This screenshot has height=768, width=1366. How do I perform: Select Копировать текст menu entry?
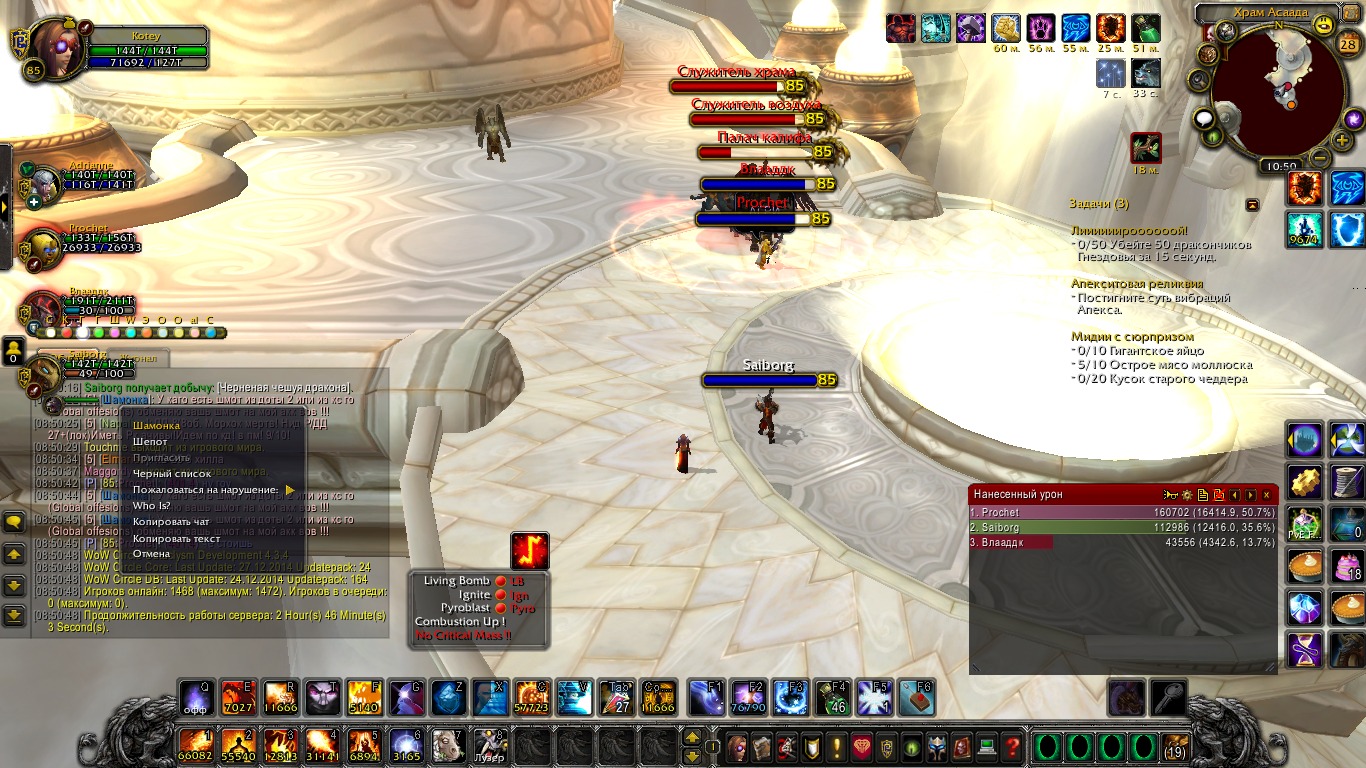click(x=176, y=538)
